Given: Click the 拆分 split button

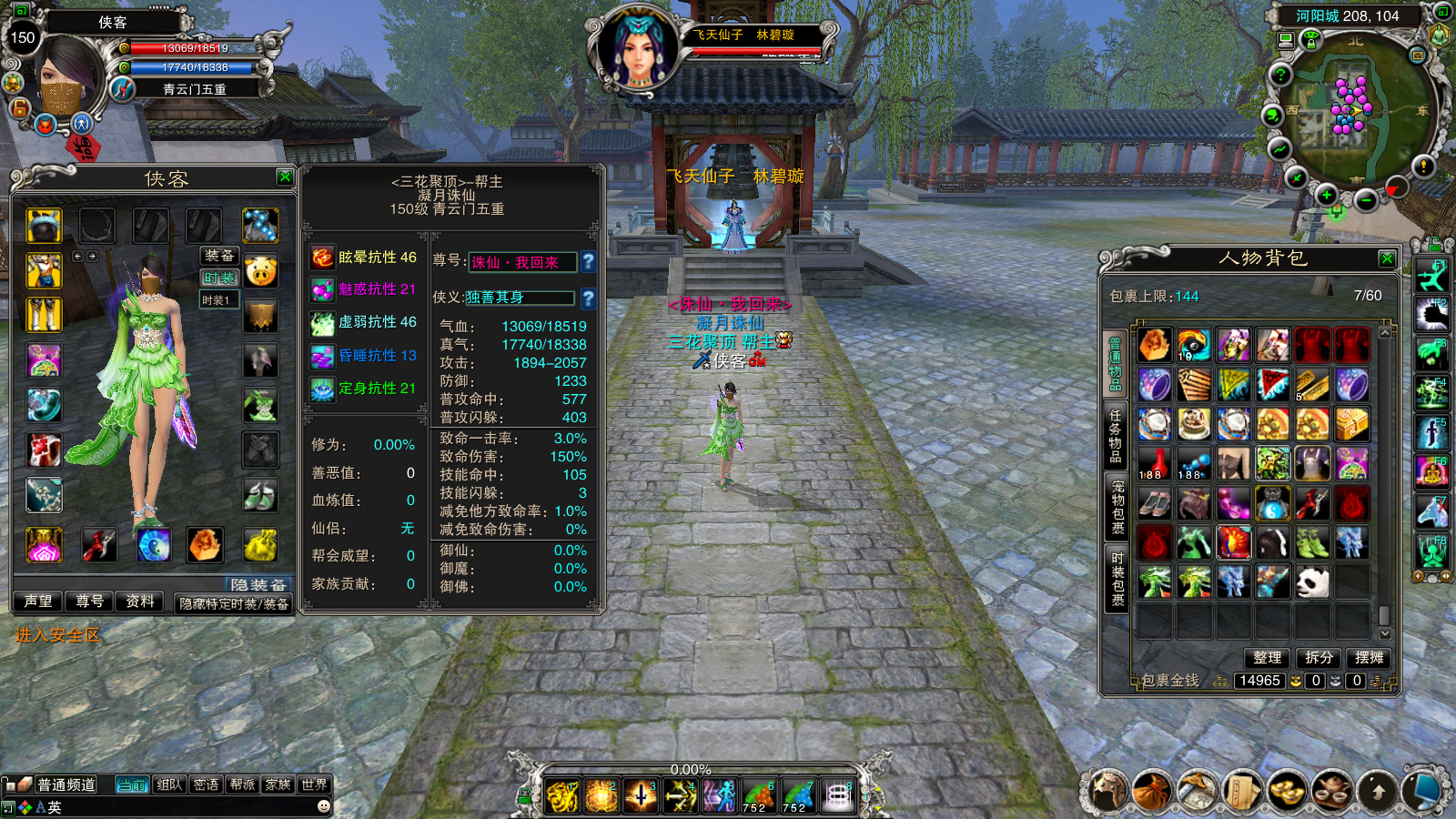Looking at the screenshot, I should click(1319, 657).
